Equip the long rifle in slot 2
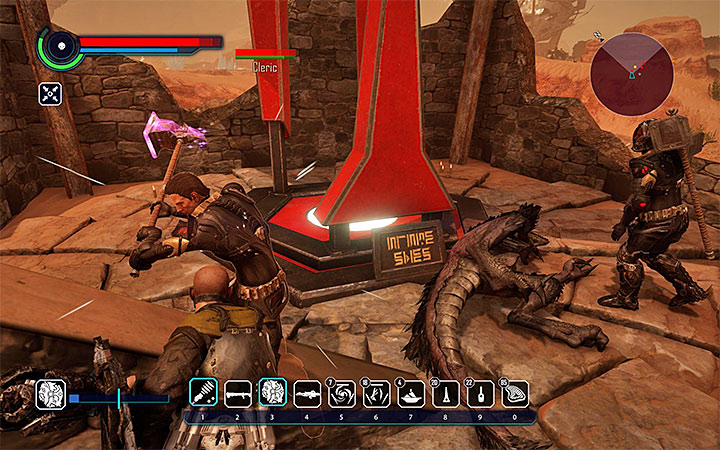The image size is (720, 450). 238,392
